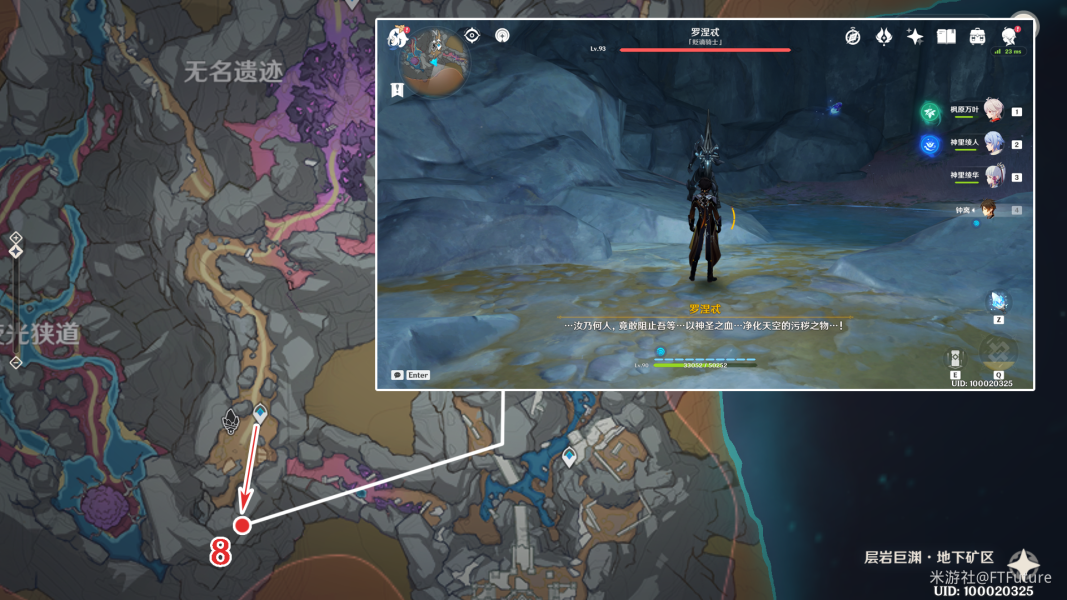Click the map zoom-in plus button

click(16, 238)
